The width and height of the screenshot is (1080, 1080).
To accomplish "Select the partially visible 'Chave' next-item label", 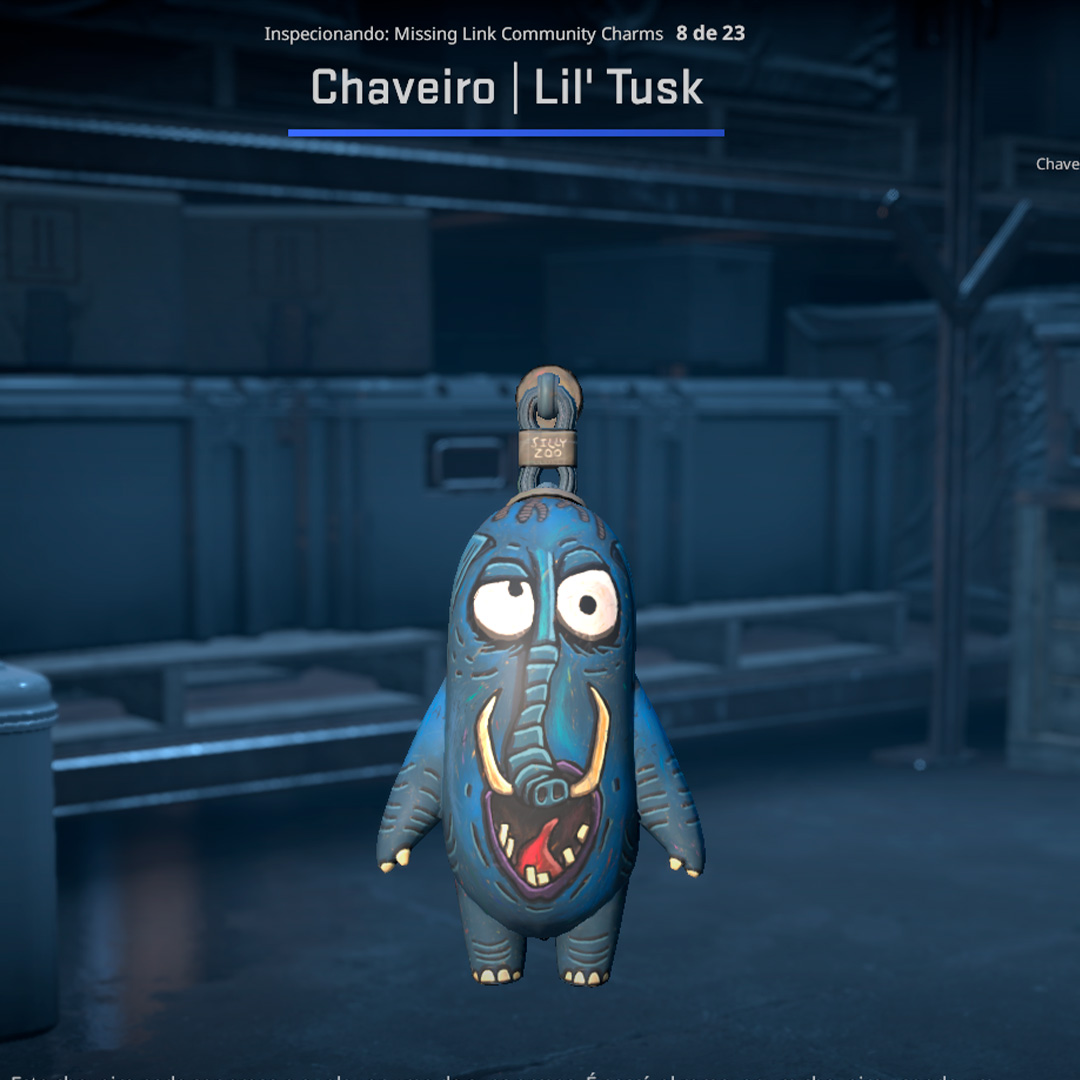I will pyautogui.click(x=1057, y=164).
